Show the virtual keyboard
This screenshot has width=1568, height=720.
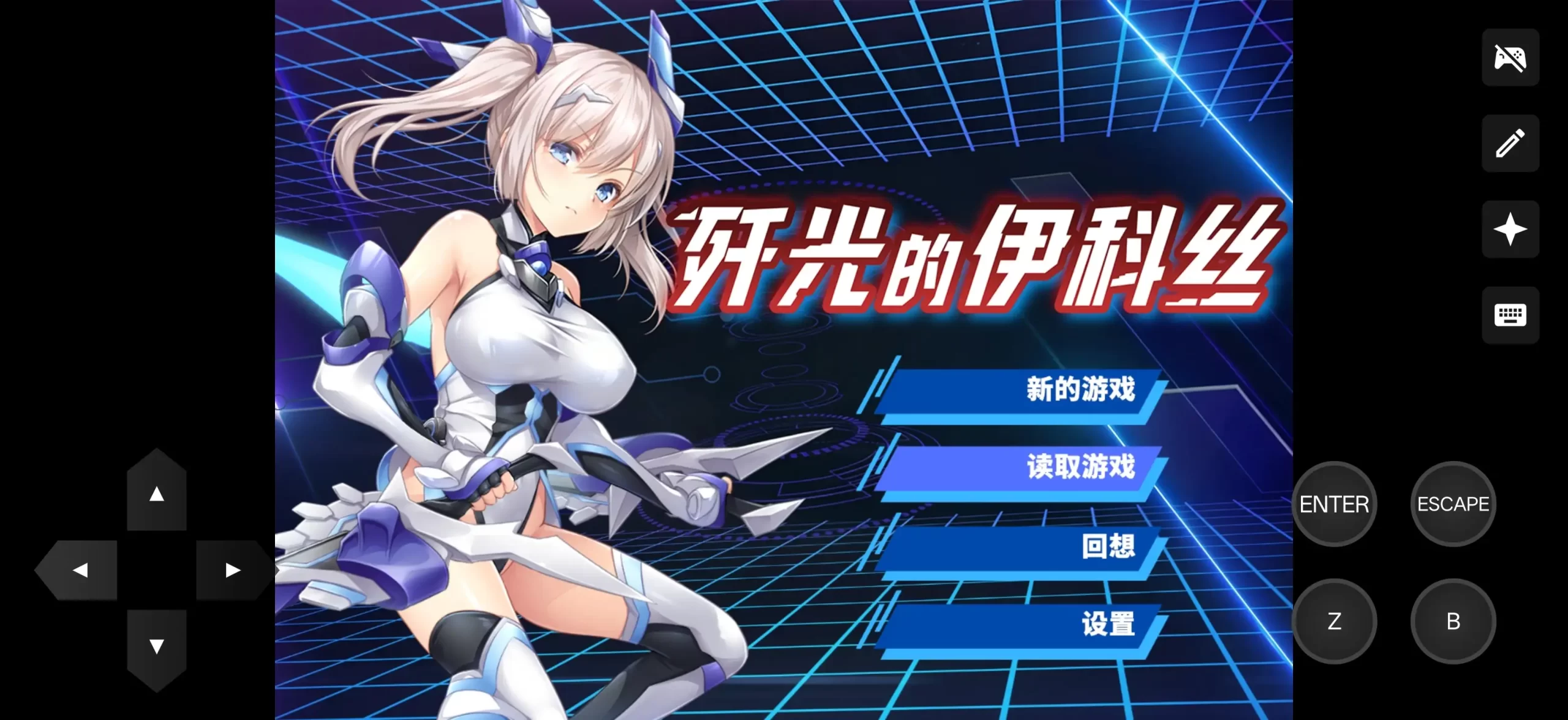1510,315
